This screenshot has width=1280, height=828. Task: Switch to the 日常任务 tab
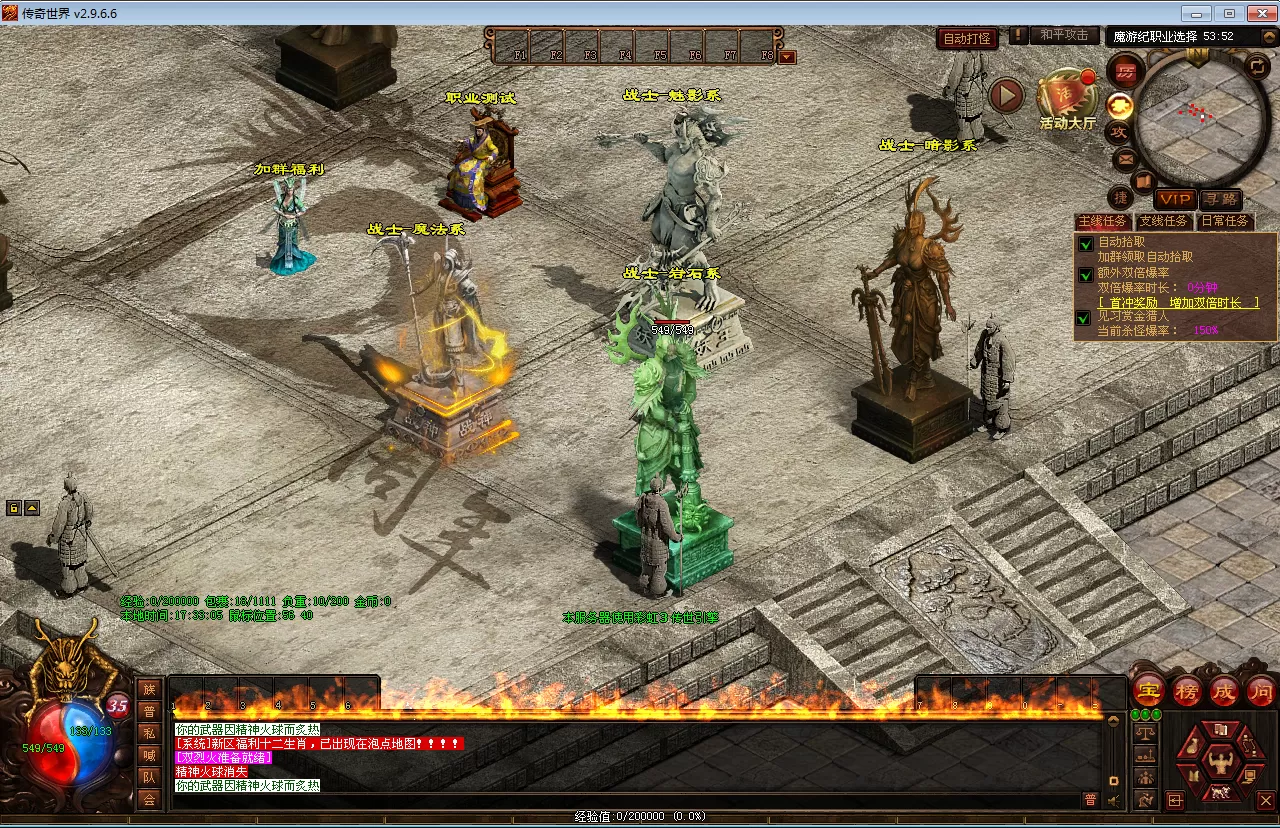click(1224, 221)
